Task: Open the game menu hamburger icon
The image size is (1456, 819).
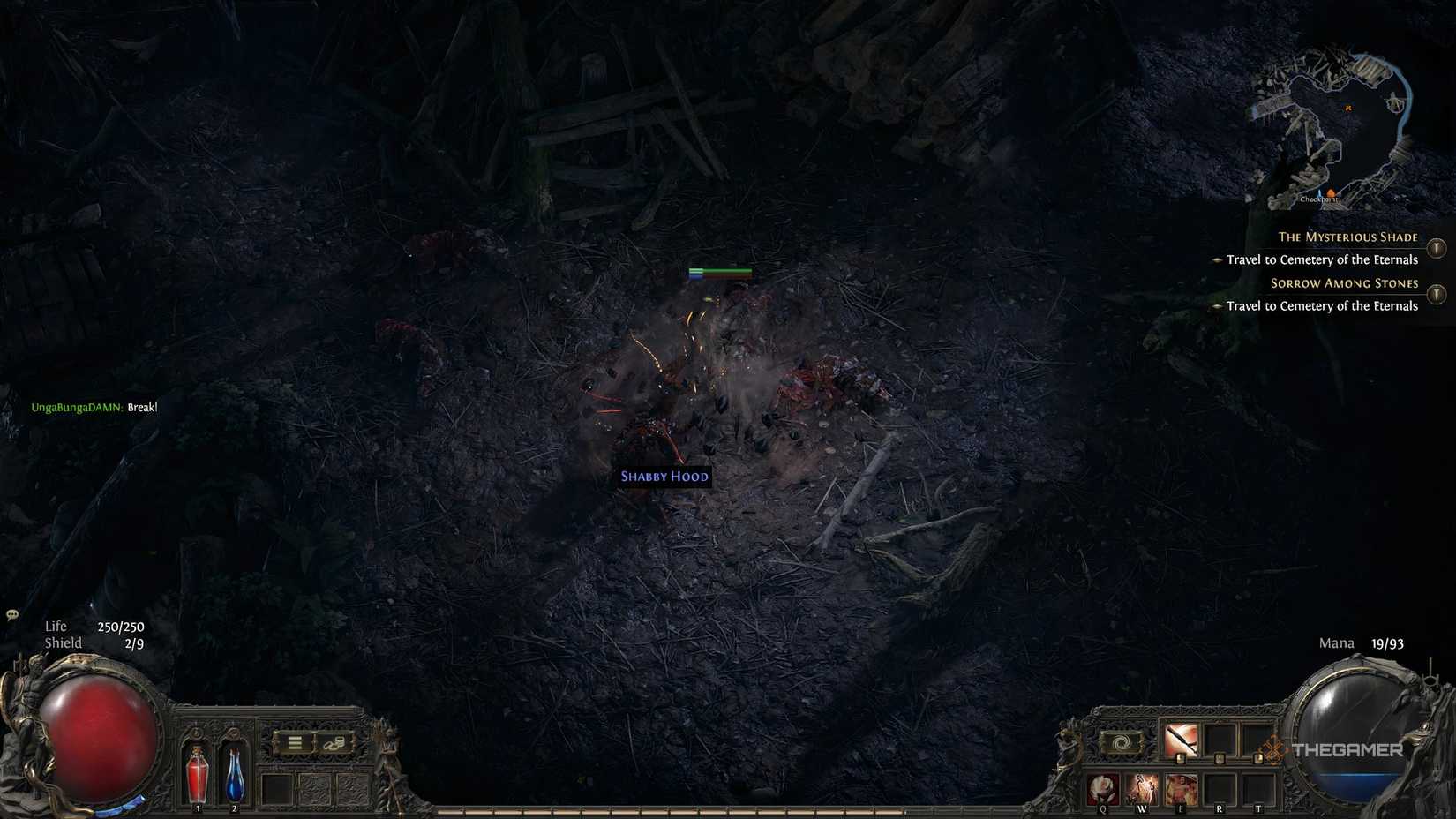Action: [x=295, y=741]
